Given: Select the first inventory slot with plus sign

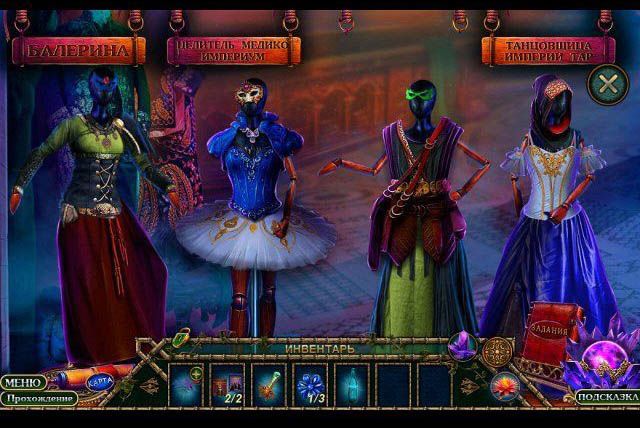Looking at the screenshot, I should pos(188,382).
